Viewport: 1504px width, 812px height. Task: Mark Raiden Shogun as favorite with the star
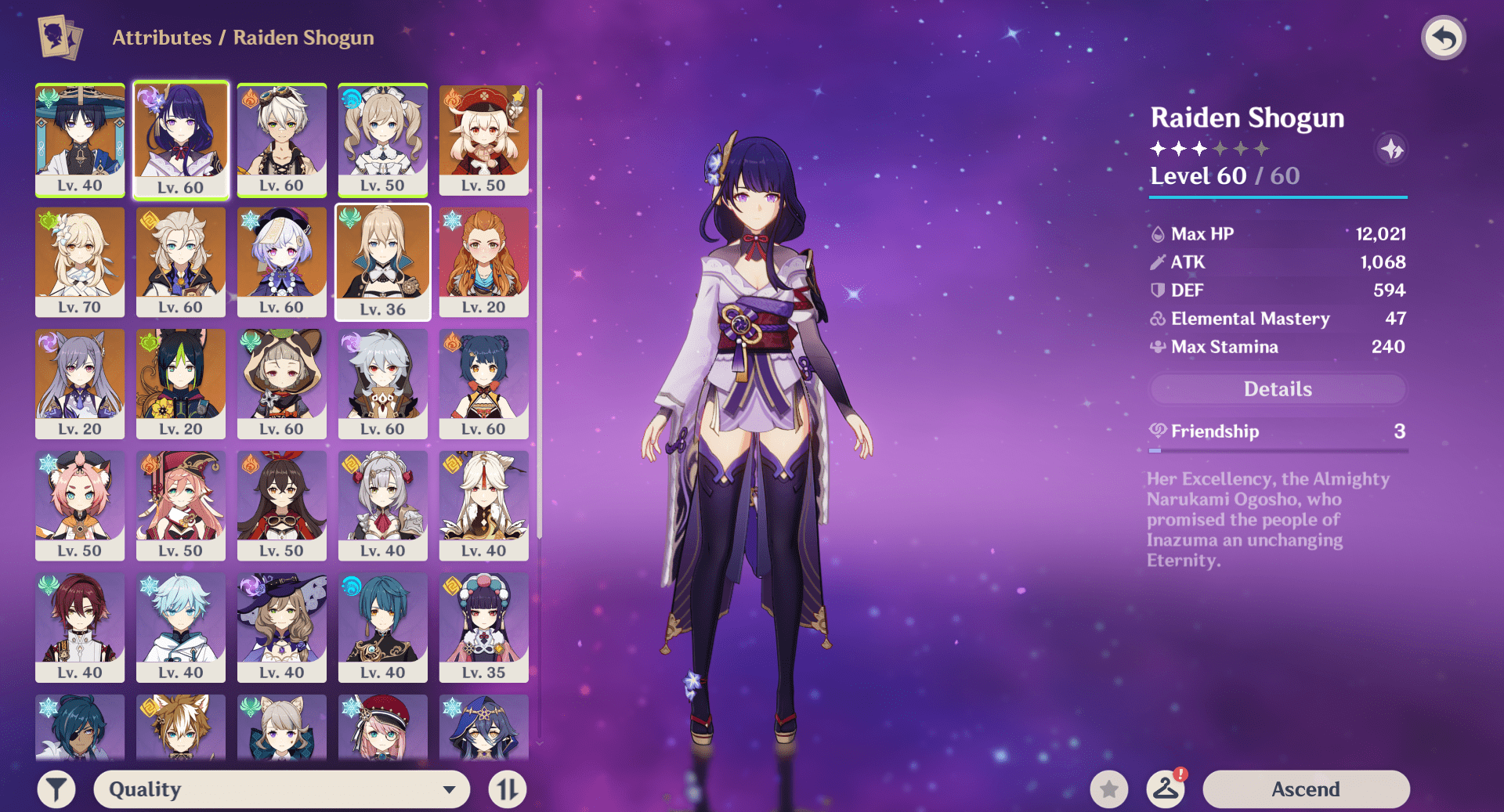1109,789
